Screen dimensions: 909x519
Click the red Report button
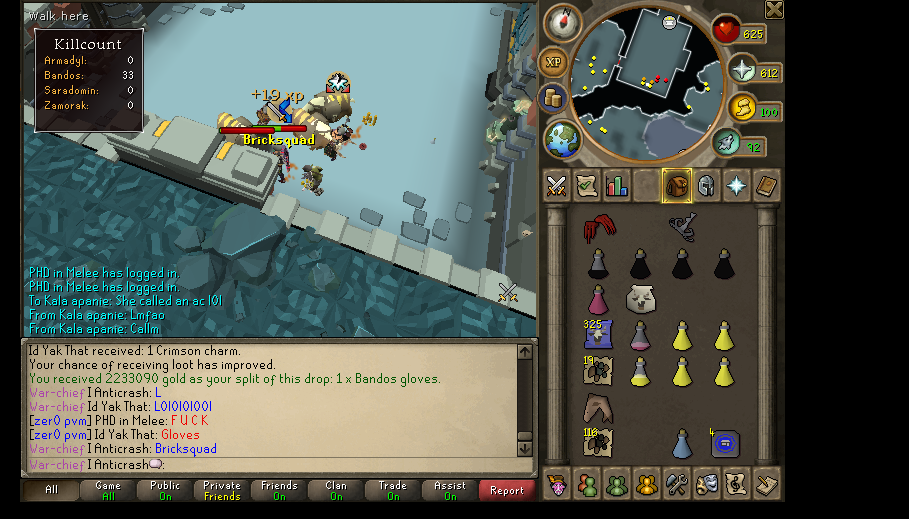506,490
